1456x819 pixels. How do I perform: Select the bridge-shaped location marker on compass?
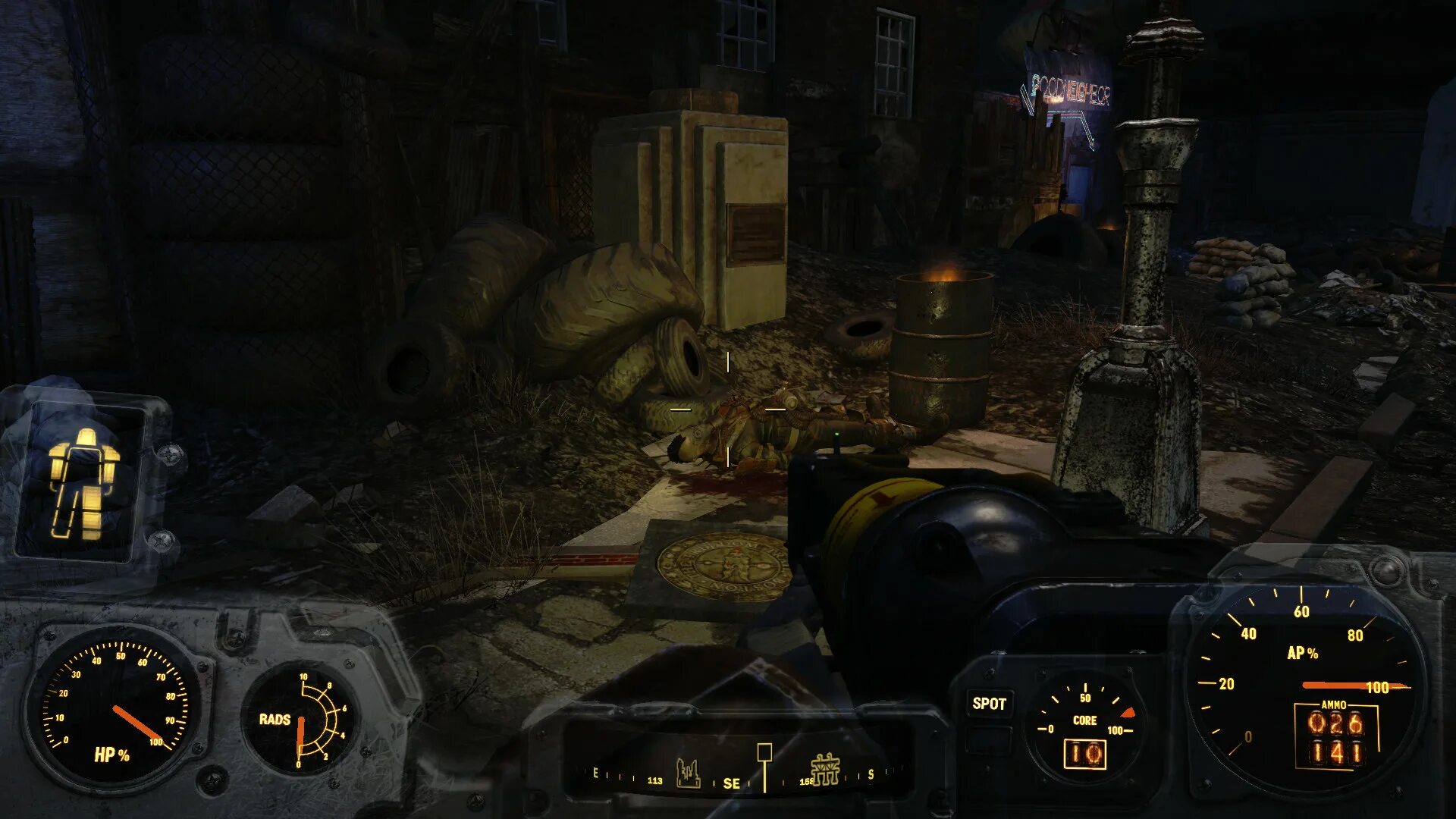pos(825,769)
